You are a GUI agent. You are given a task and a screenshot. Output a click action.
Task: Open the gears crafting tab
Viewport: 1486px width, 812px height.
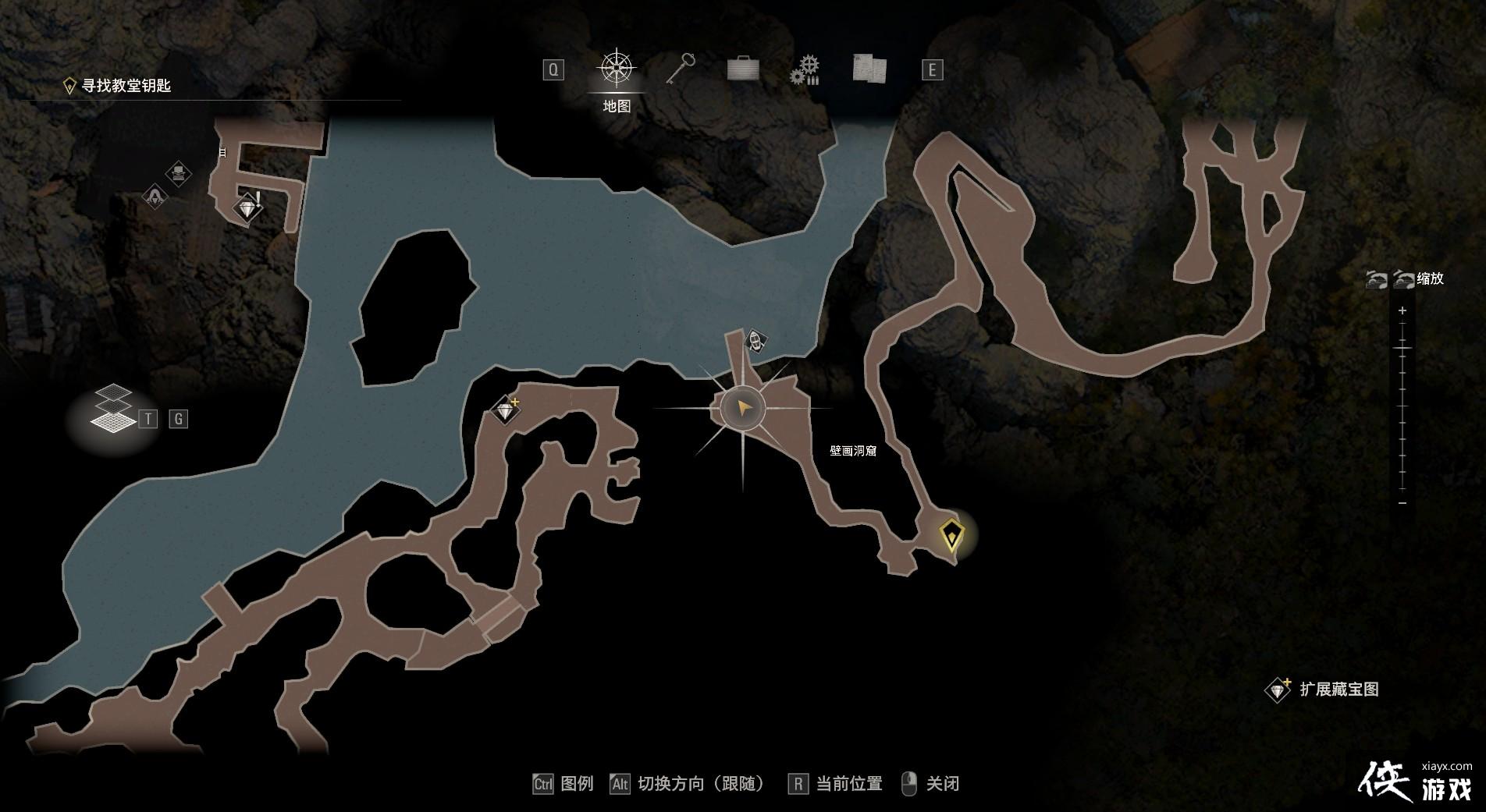tap(805, 69)
